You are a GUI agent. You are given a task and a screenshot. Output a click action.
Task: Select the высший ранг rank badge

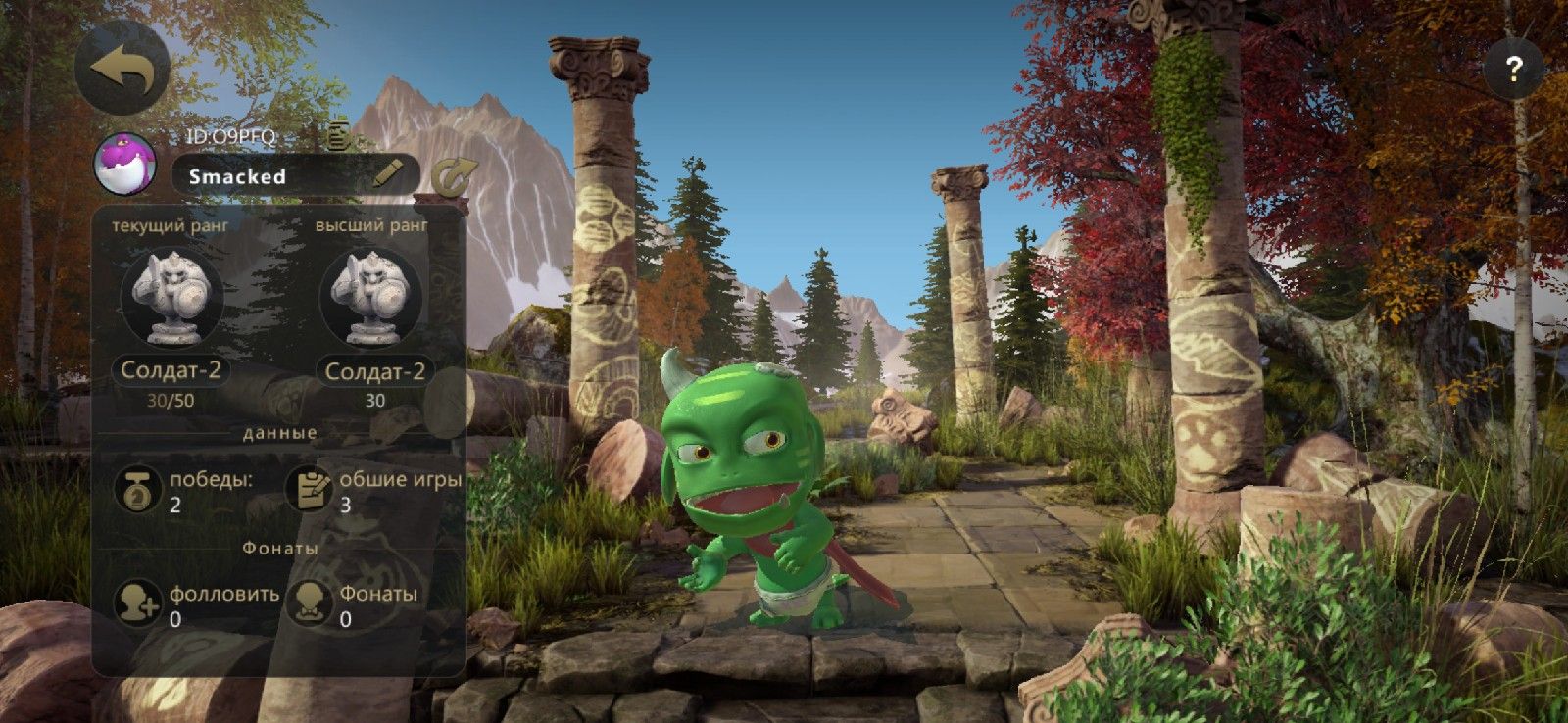tap(373, 296)
